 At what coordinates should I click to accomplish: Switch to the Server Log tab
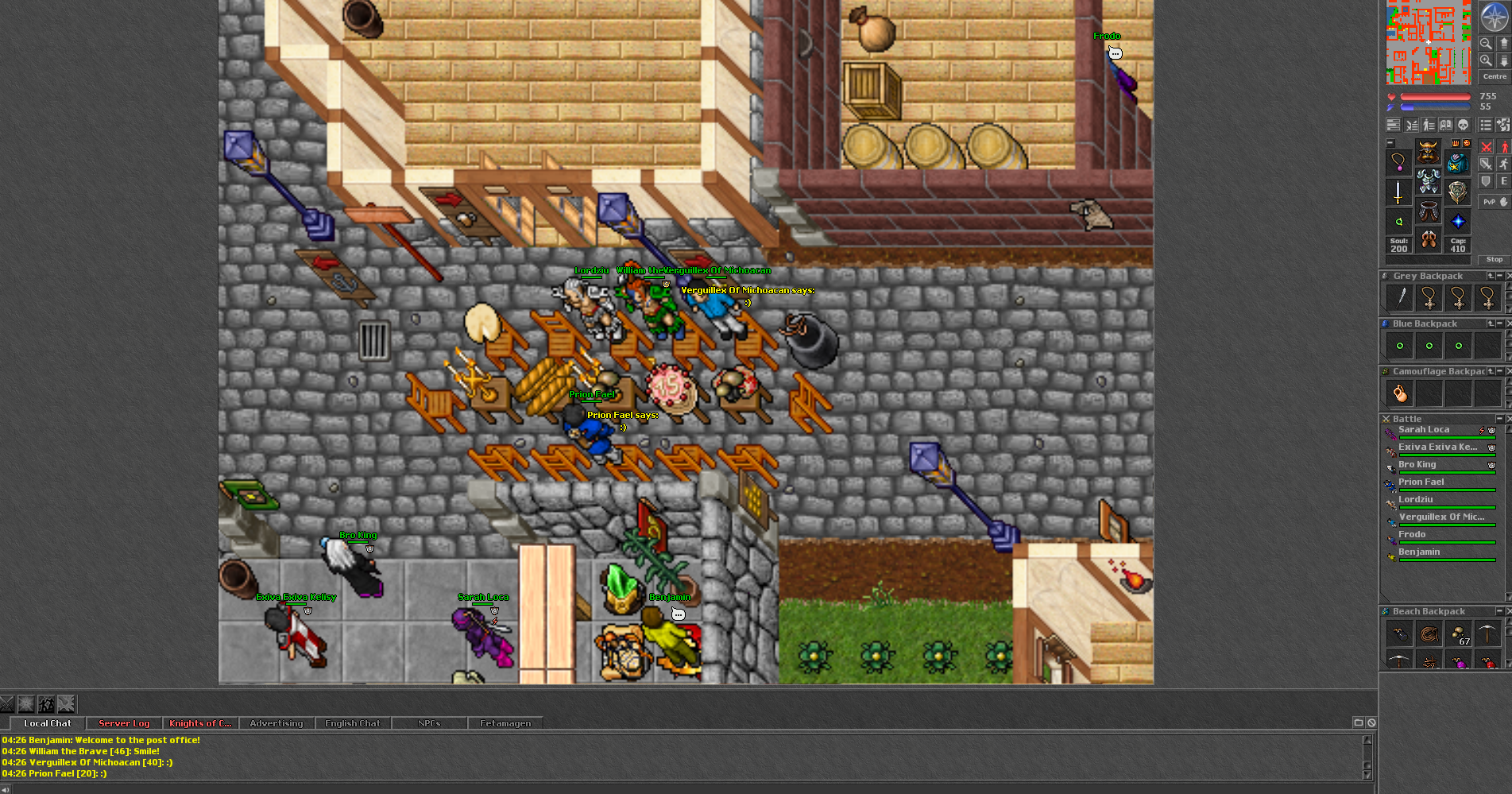coord(124,723)
